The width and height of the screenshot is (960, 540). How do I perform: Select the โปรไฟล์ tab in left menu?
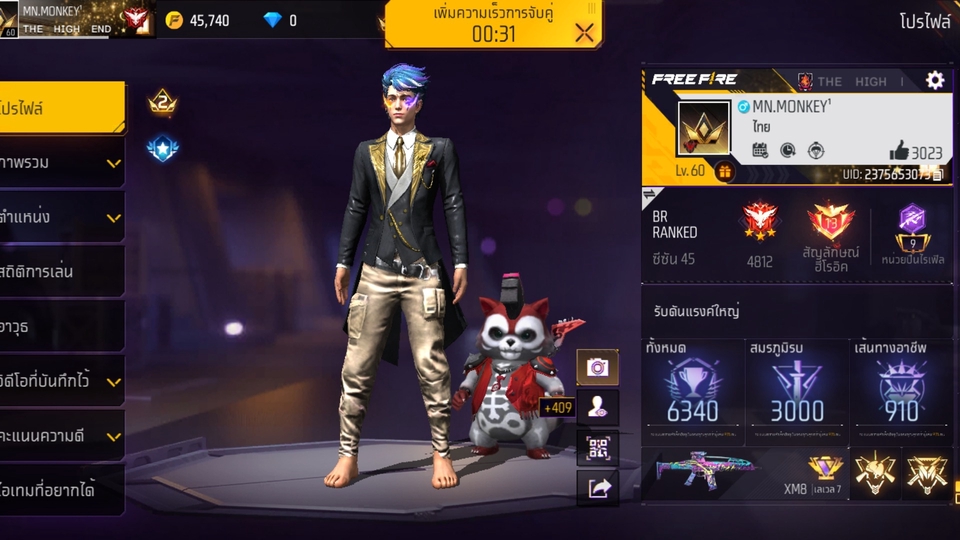pyautogui.click(x=62, y=107)
